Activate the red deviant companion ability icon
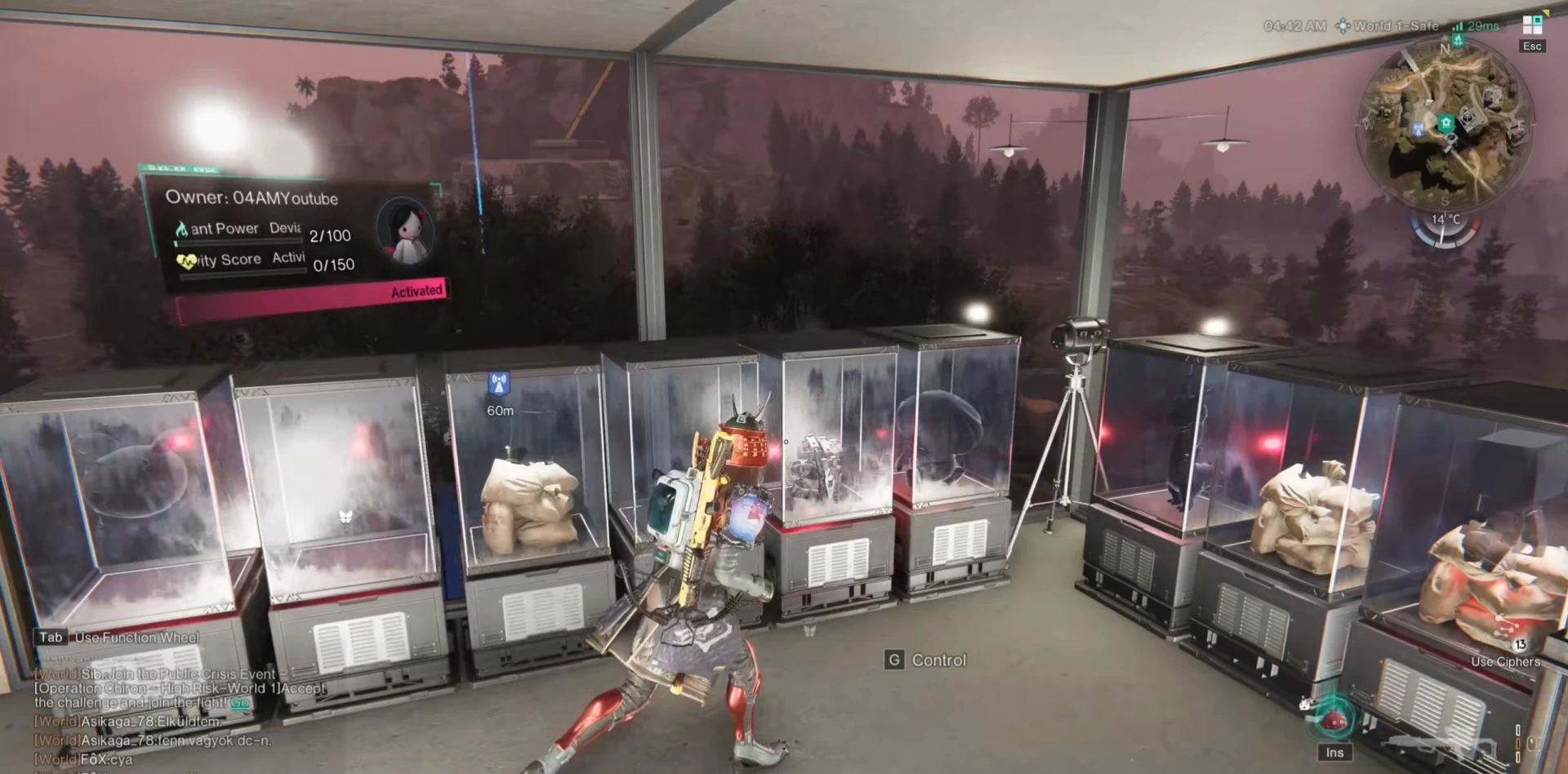 click(1334, 719)
